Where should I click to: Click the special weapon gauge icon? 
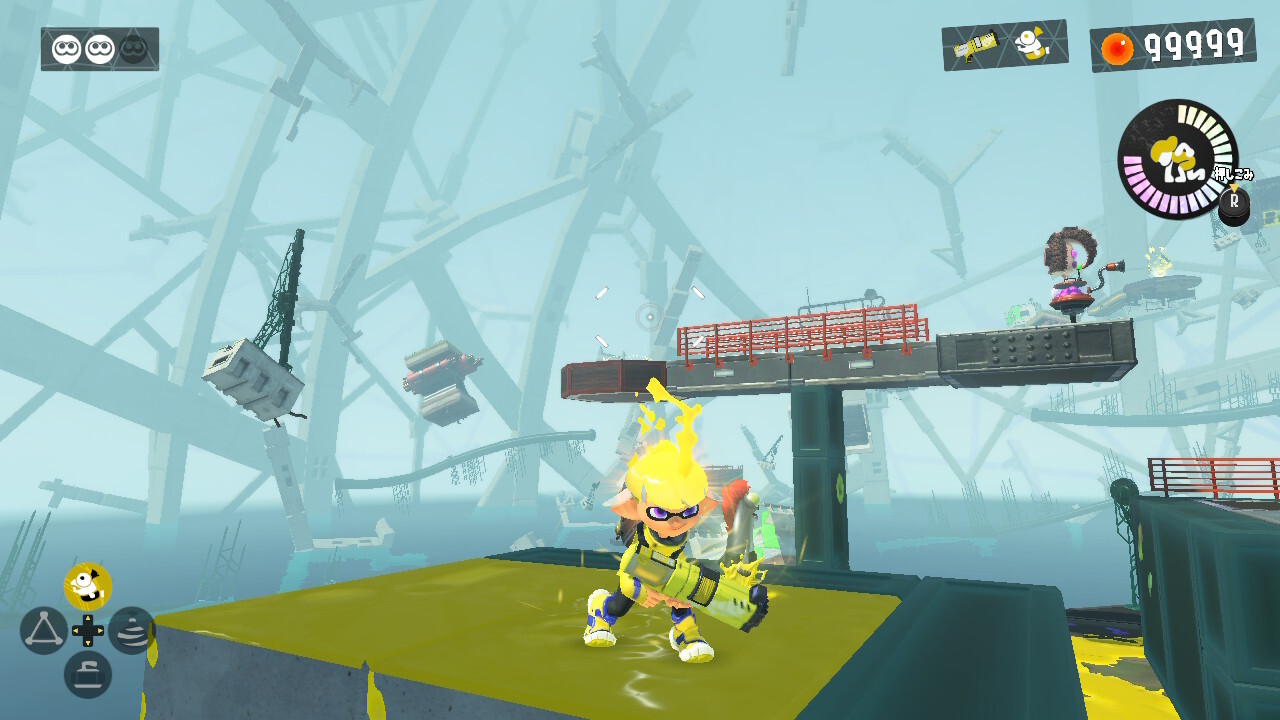(x=1177, y=158)
